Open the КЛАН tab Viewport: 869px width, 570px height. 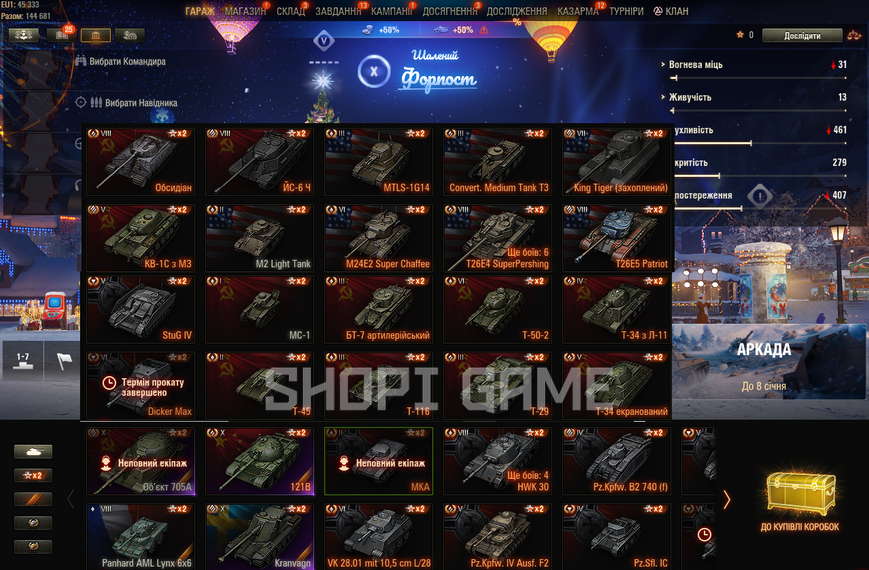[x=671, y=11]
